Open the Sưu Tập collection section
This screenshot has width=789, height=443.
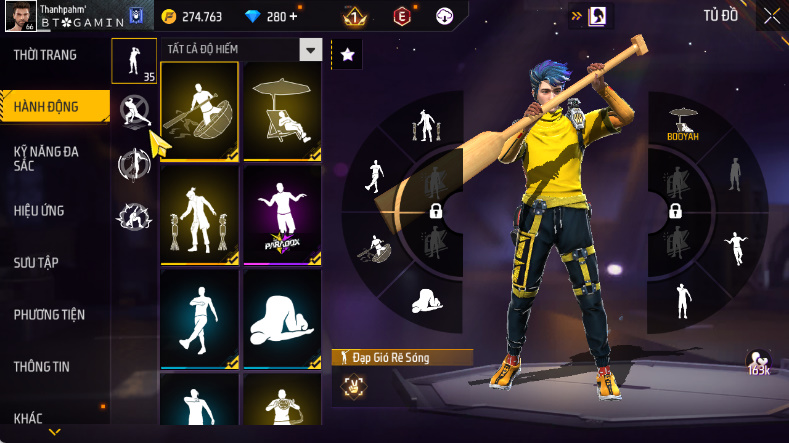point(36,263)
